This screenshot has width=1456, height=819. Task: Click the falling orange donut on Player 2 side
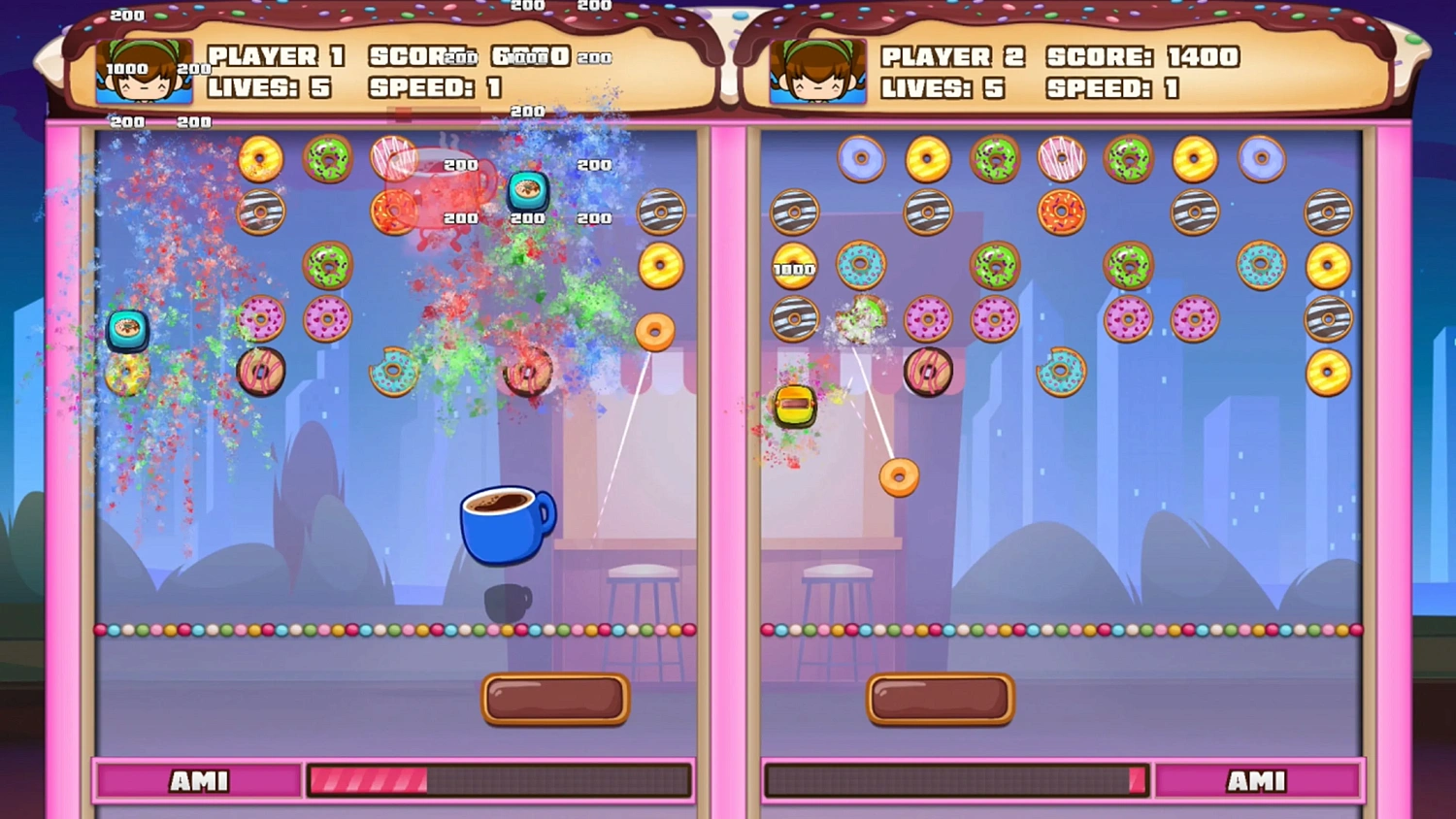(x=898, y=477)
